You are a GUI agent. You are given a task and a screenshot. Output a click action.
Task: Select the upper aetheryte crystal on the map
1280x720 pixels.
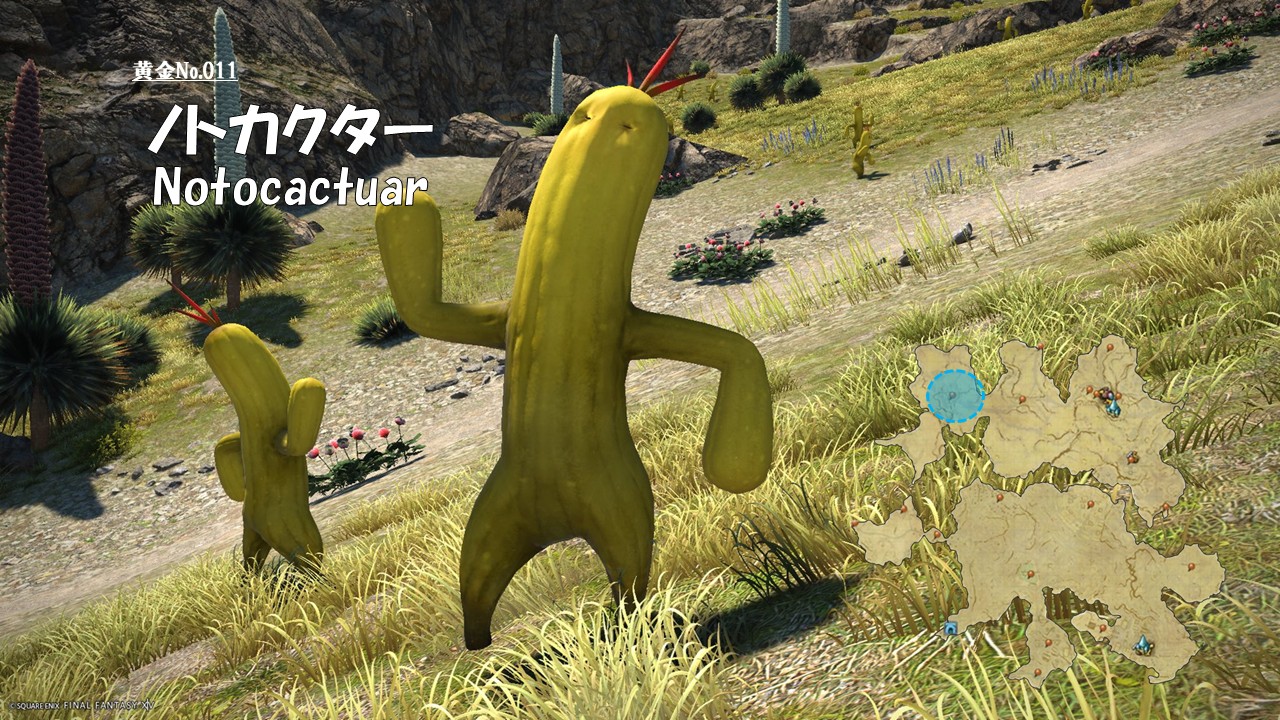[1112, 407]
